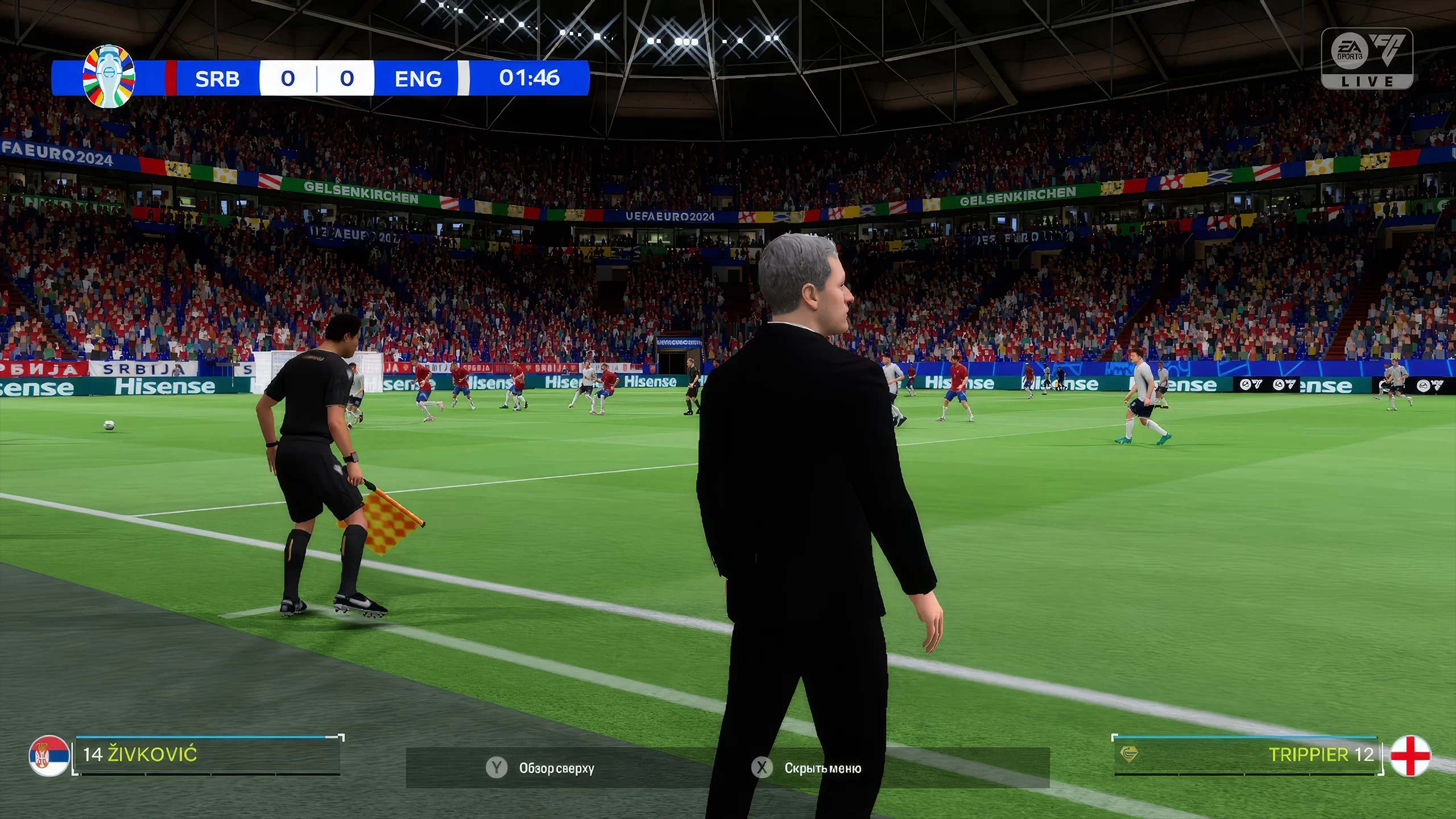
Task: Select the "Скрыть меню" option
Action: click(806, 768)
